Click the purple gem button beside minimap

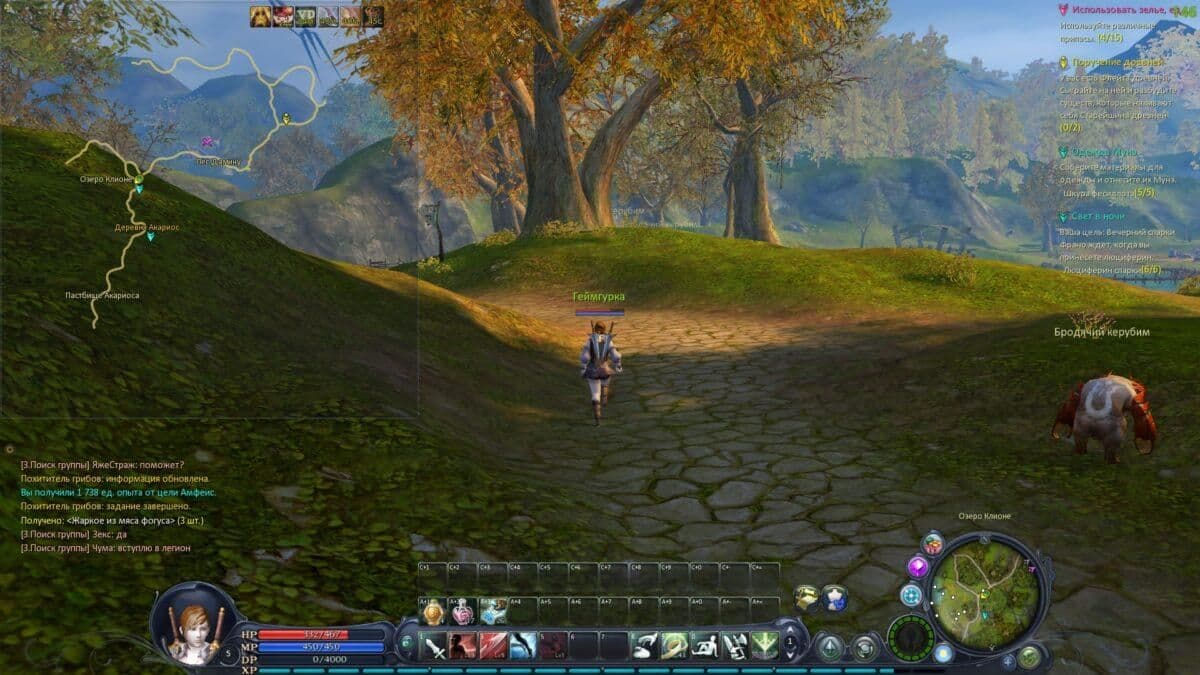coord(917,567)
